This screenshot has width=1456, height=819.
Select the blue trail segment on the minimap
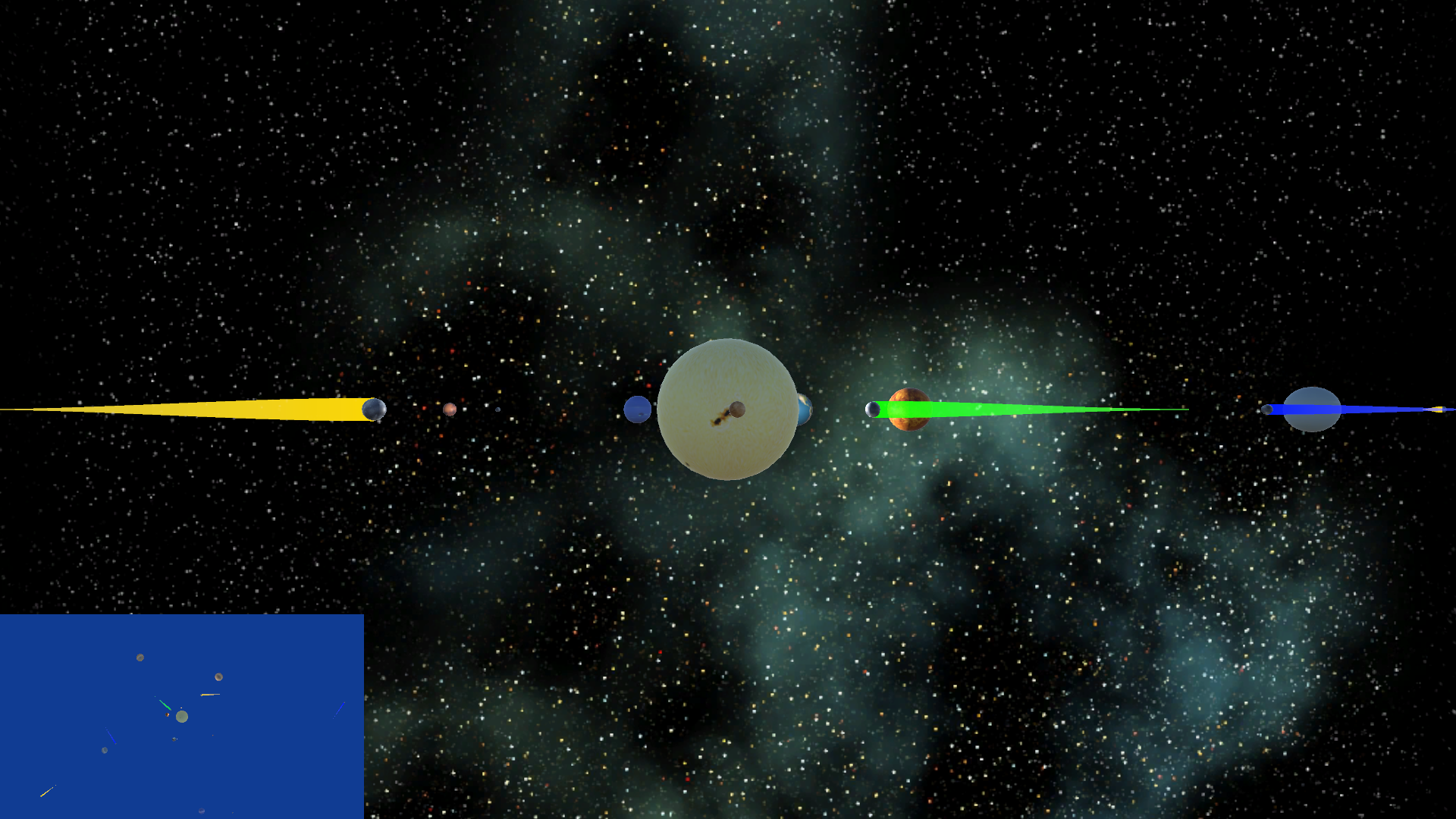pos(111,736)
